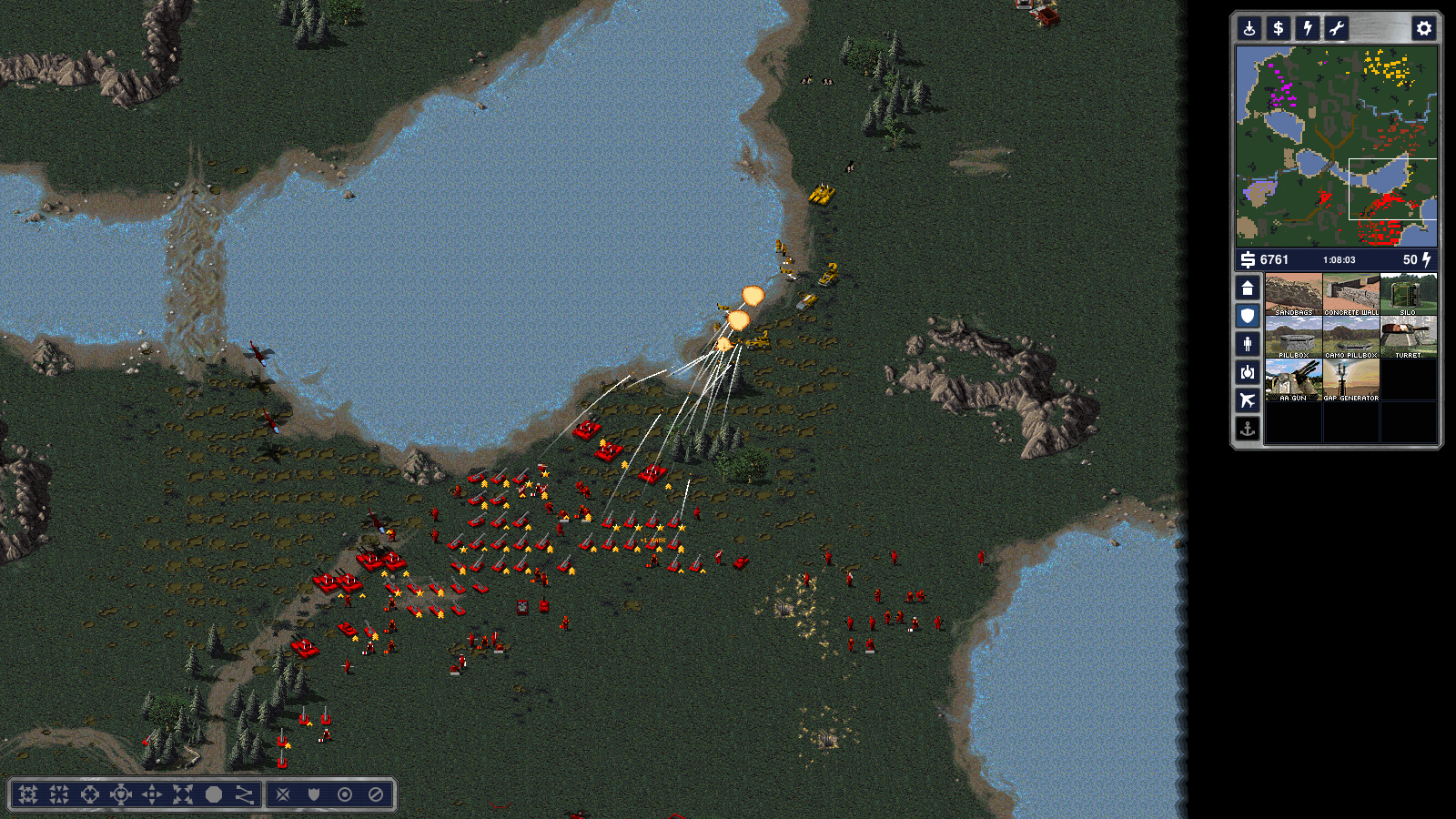Queue an AA Gun
The width and height of the screenshot is (1456, 819).
click(1293, 379)
